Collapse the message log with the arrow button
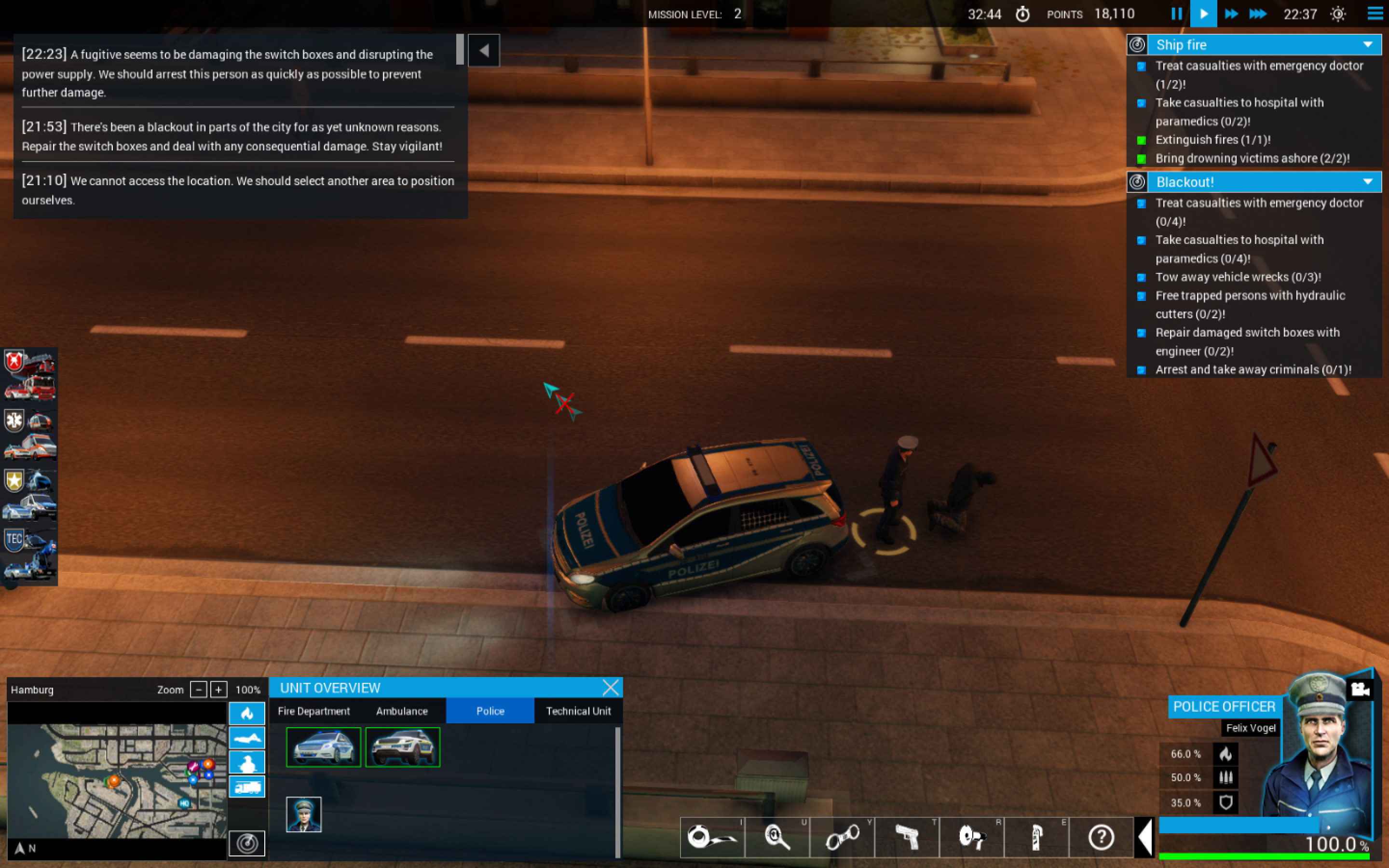This screenshot has height=868, width=1389. tap(484, 51)
